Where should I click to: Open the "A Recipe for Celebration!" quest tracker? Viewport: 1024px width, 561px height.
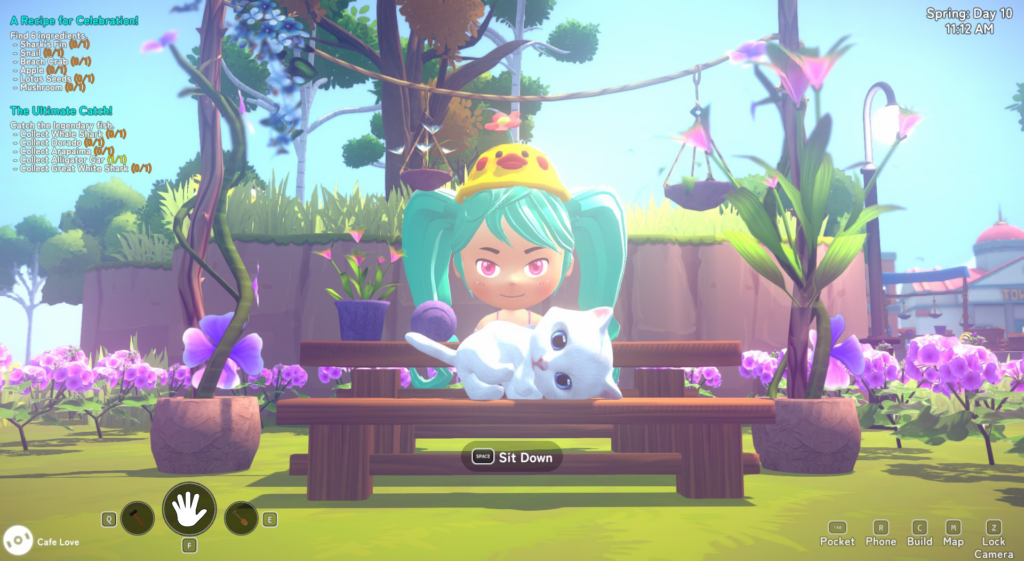(x=75, y=20)
